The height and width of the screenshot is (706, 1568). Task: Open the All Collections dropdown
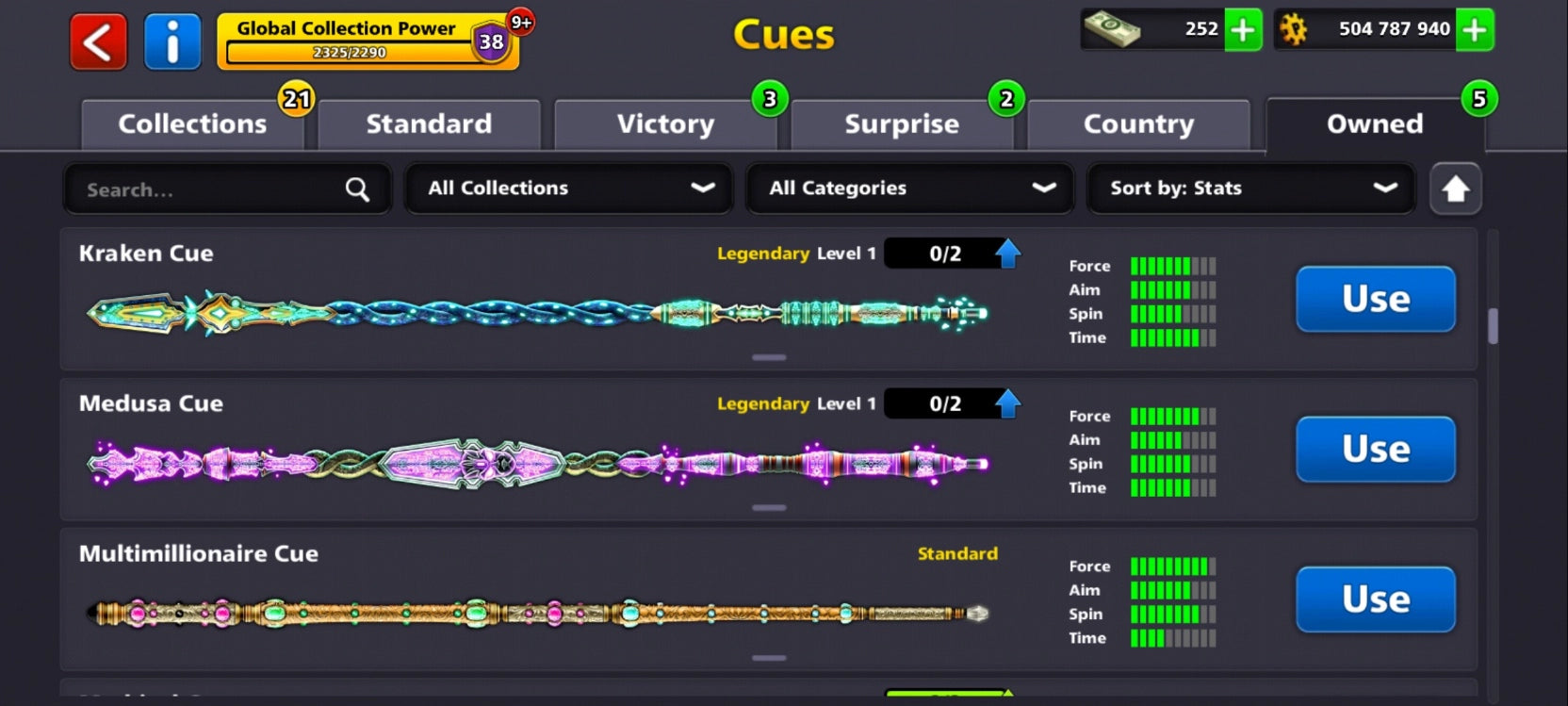point(567,189)
